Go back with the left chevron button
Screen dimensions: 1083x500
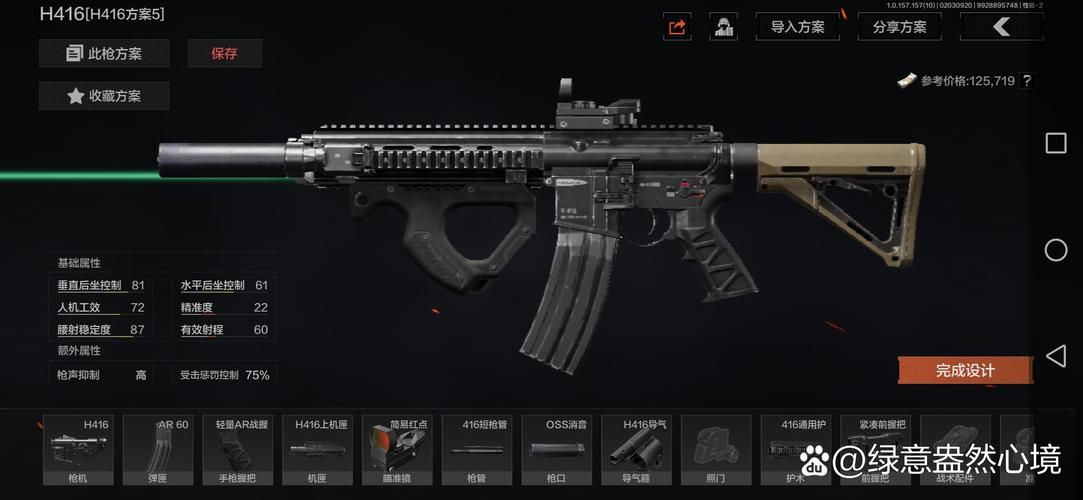click(1001, 27)
